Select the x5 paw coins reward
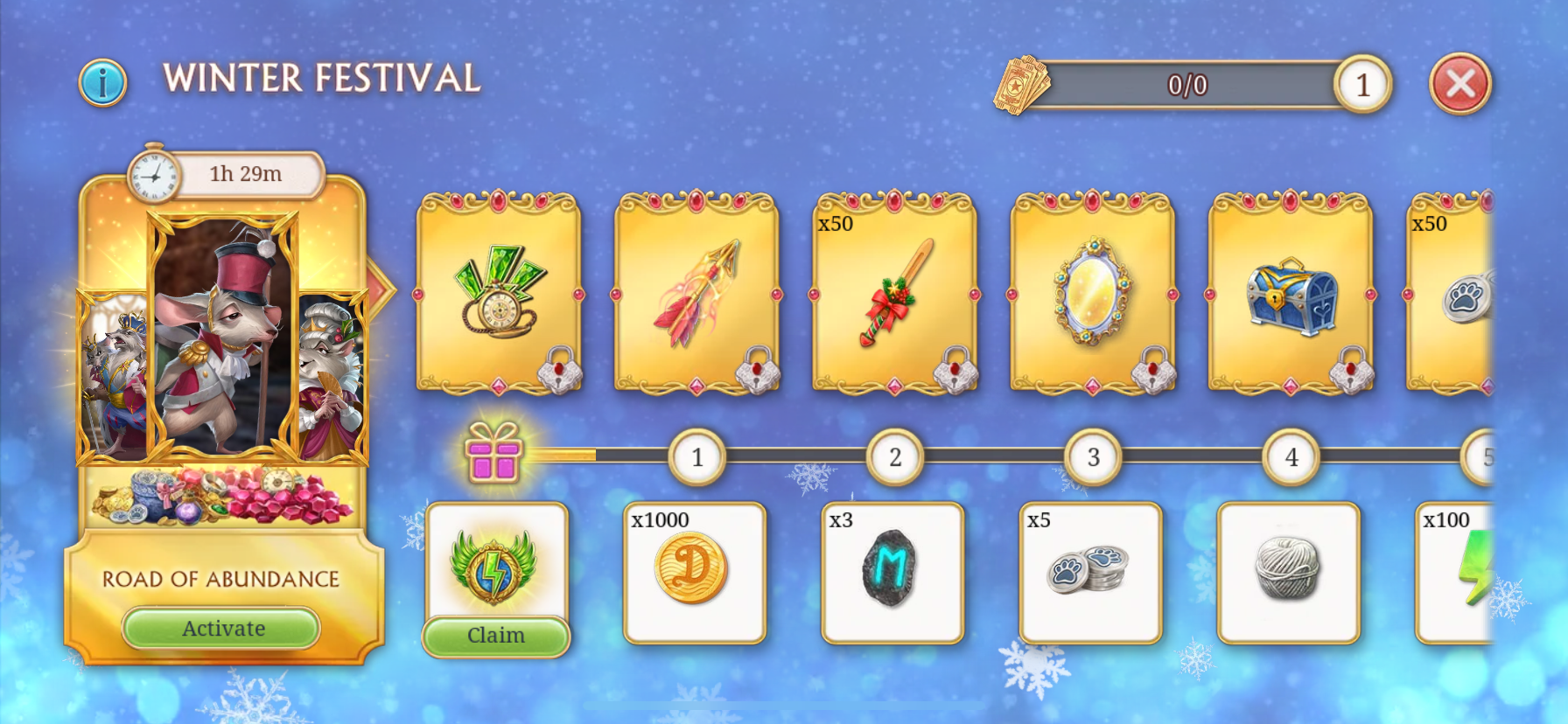The height and width of the screenshot is (724, 1568). point(1090,572)
